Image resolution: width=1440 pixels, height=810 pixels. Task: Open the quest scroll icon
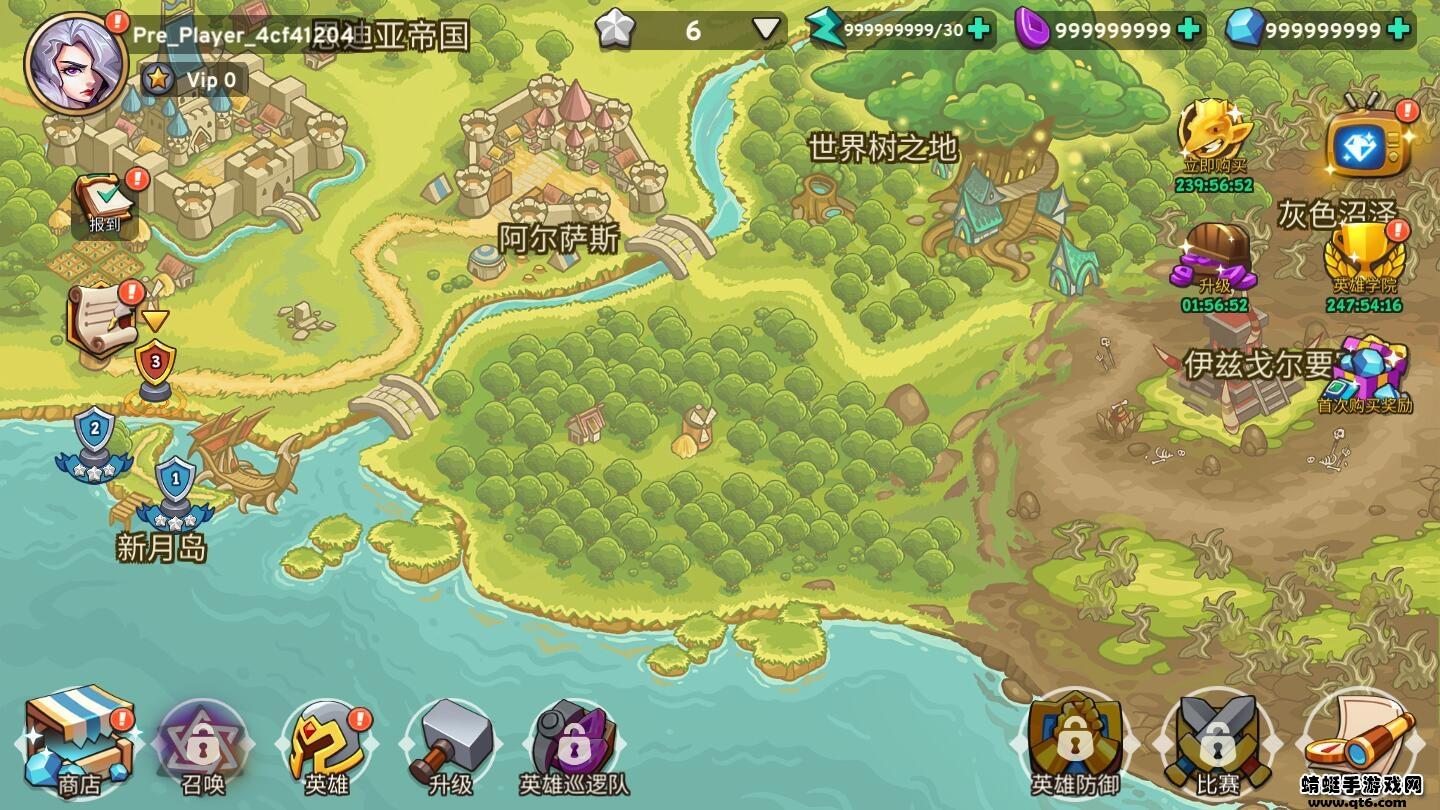pyautogui.click(x=102, y=319)
